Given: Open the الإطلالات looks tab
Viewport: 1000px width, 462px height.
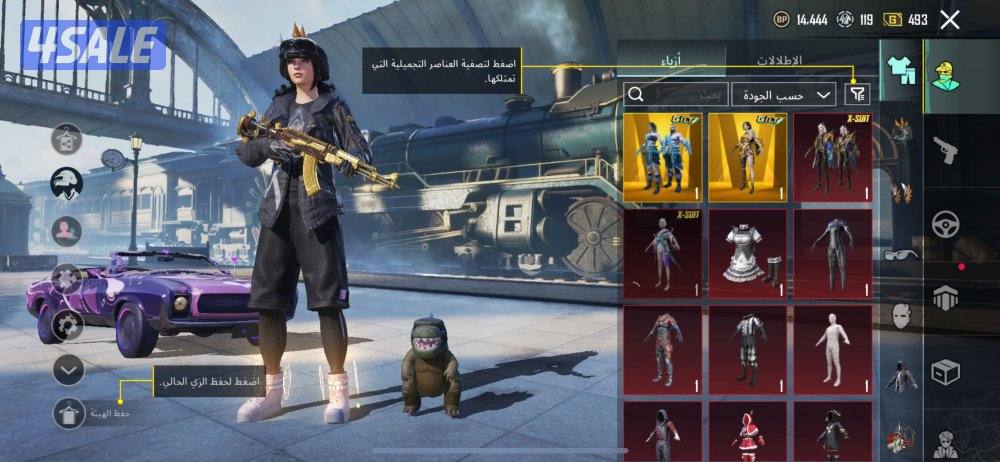Looking at the screenshot, I should pyautogui.click(x=778, y=60).
